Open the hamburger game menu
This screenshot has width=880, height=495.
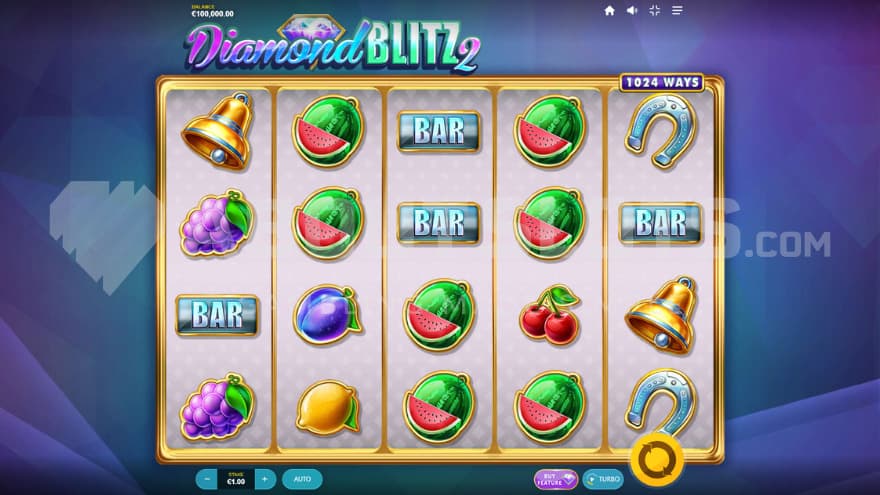coord(678,11)
